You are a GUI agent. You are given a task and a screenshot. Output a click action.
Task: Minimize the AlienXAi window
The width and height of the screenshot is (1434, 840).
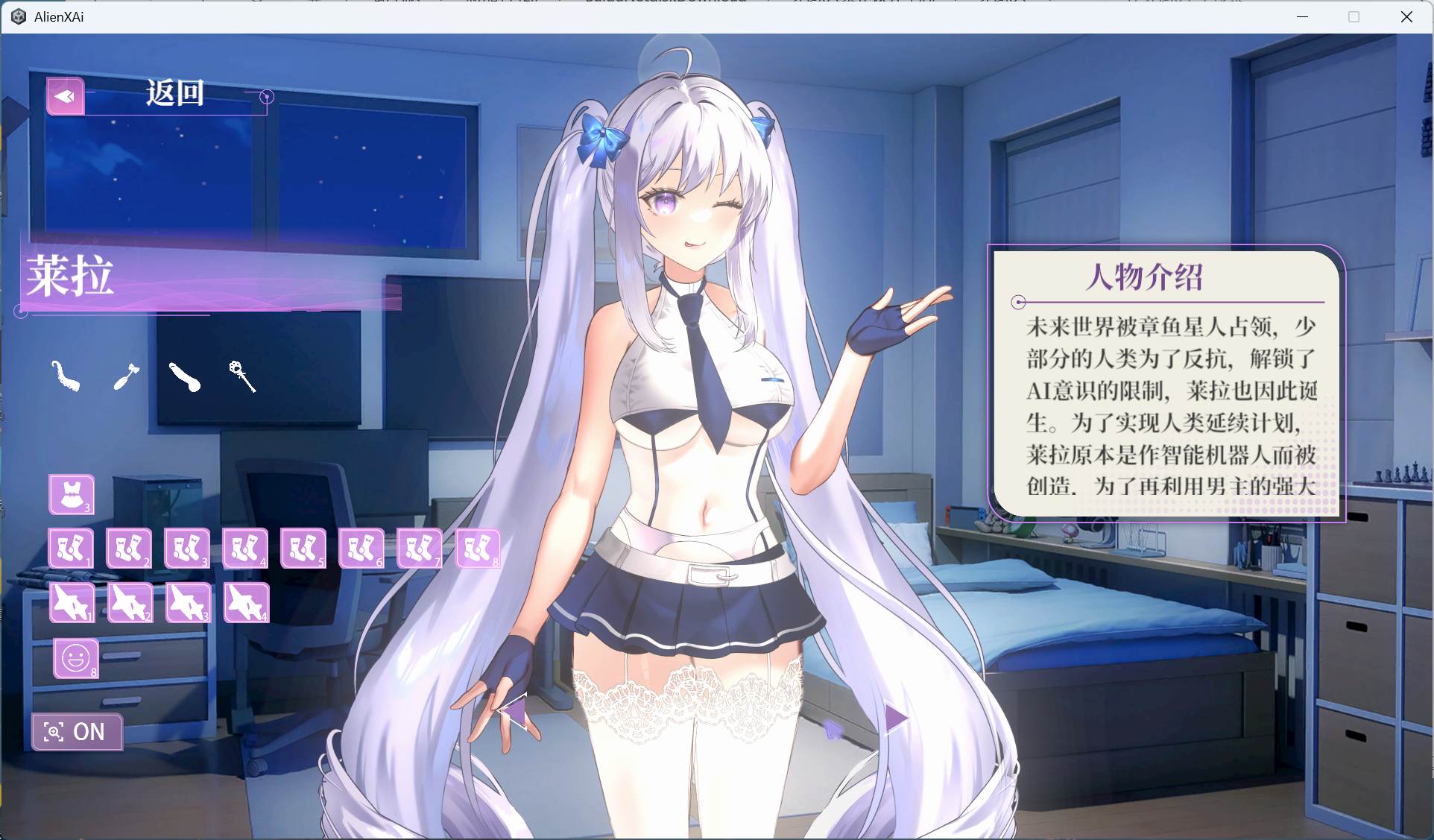pos(1302,16)
